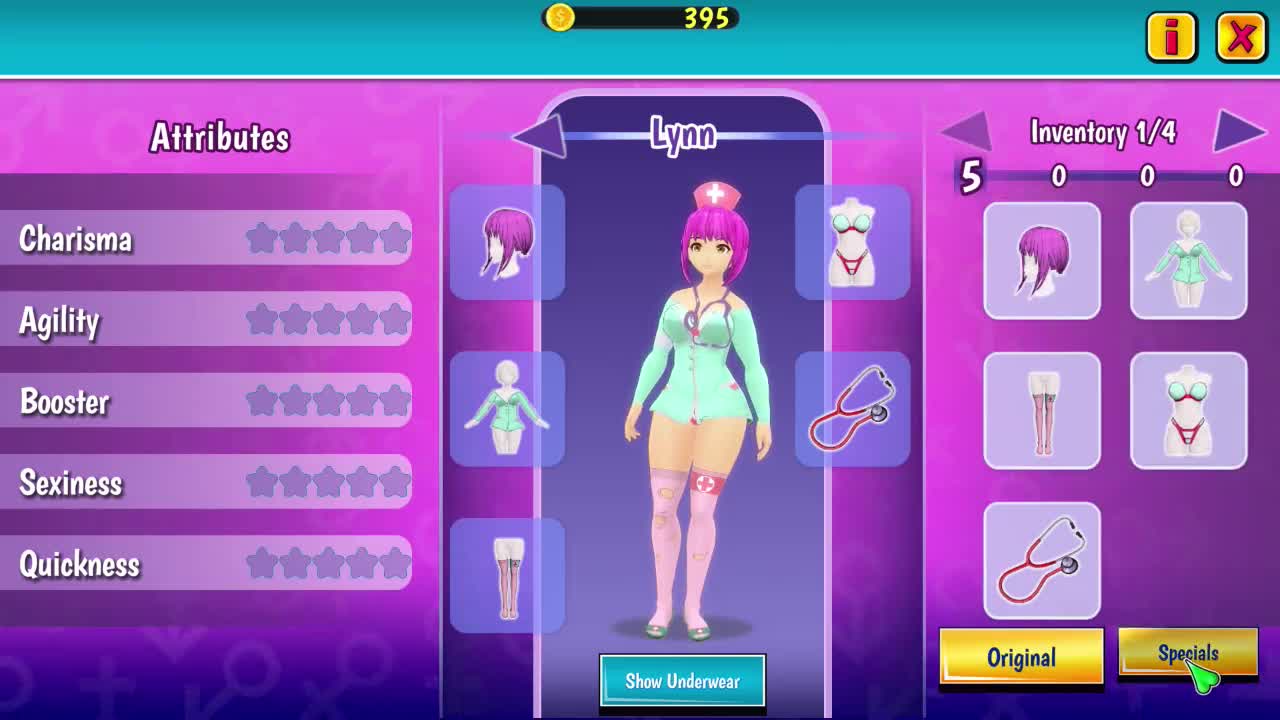Switch to previous character with left arrow by Lynn
The image size is (1280, 720).
(541, 136)
